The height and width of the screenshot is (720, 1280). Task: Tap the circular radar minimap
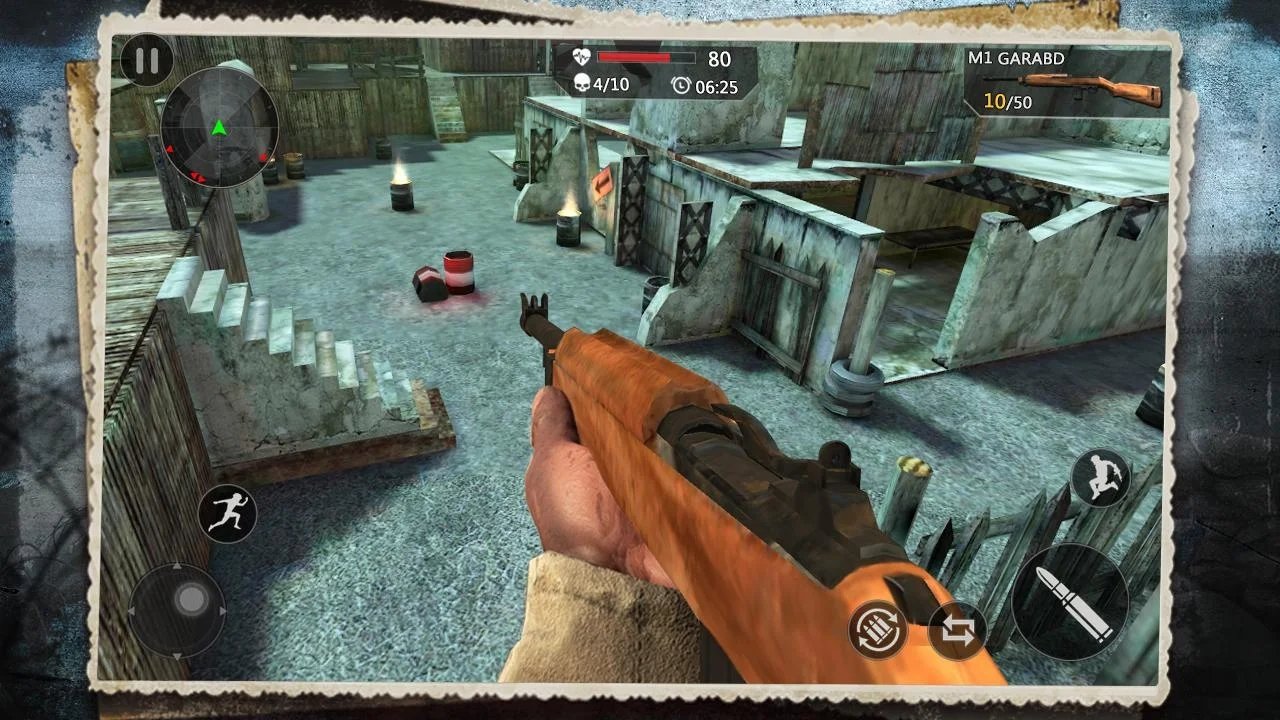click(219, 128)
